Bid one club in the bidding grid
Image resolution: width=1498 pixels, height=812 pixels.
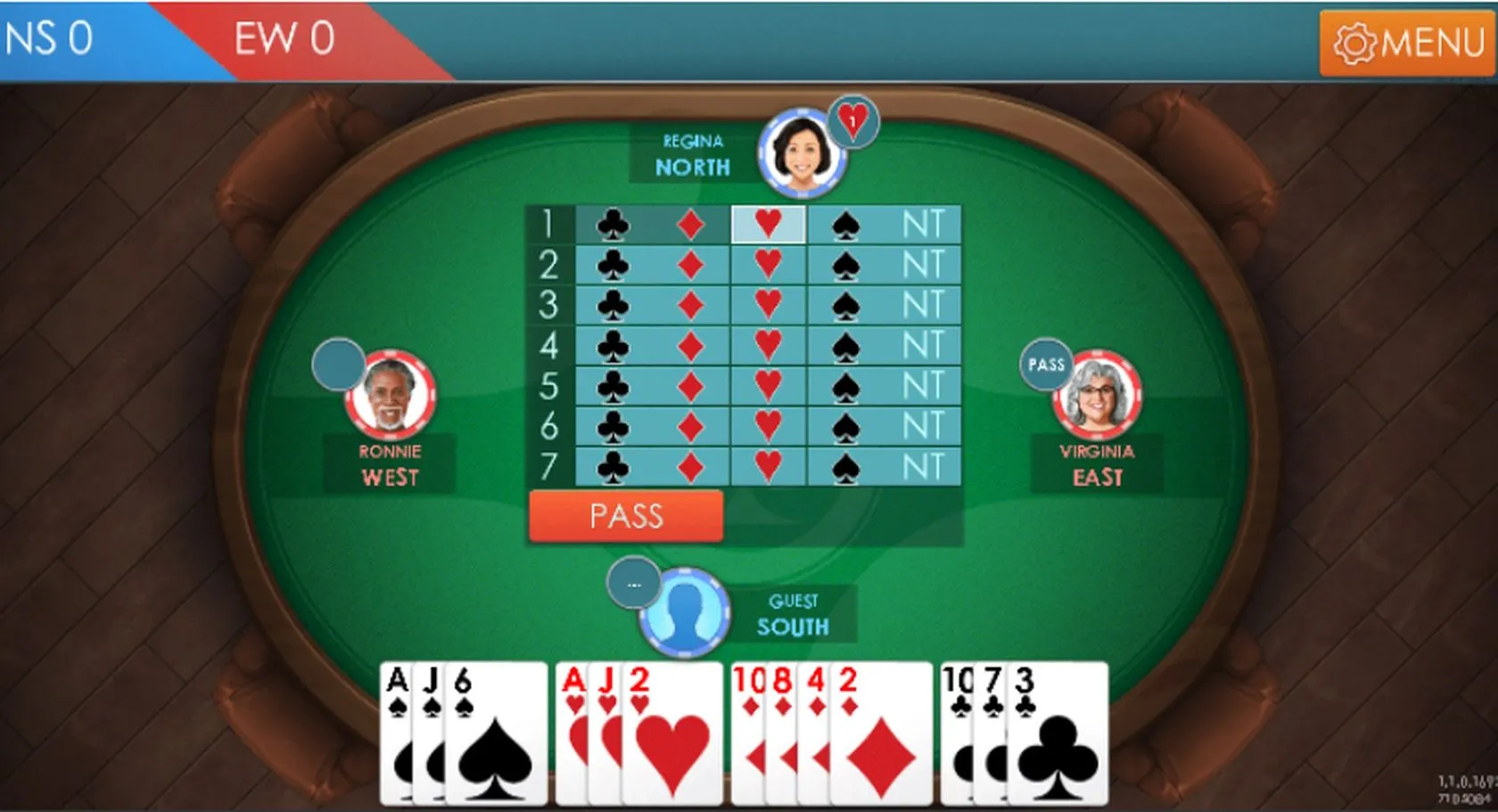pyautogui.click(x=613, y=226)
